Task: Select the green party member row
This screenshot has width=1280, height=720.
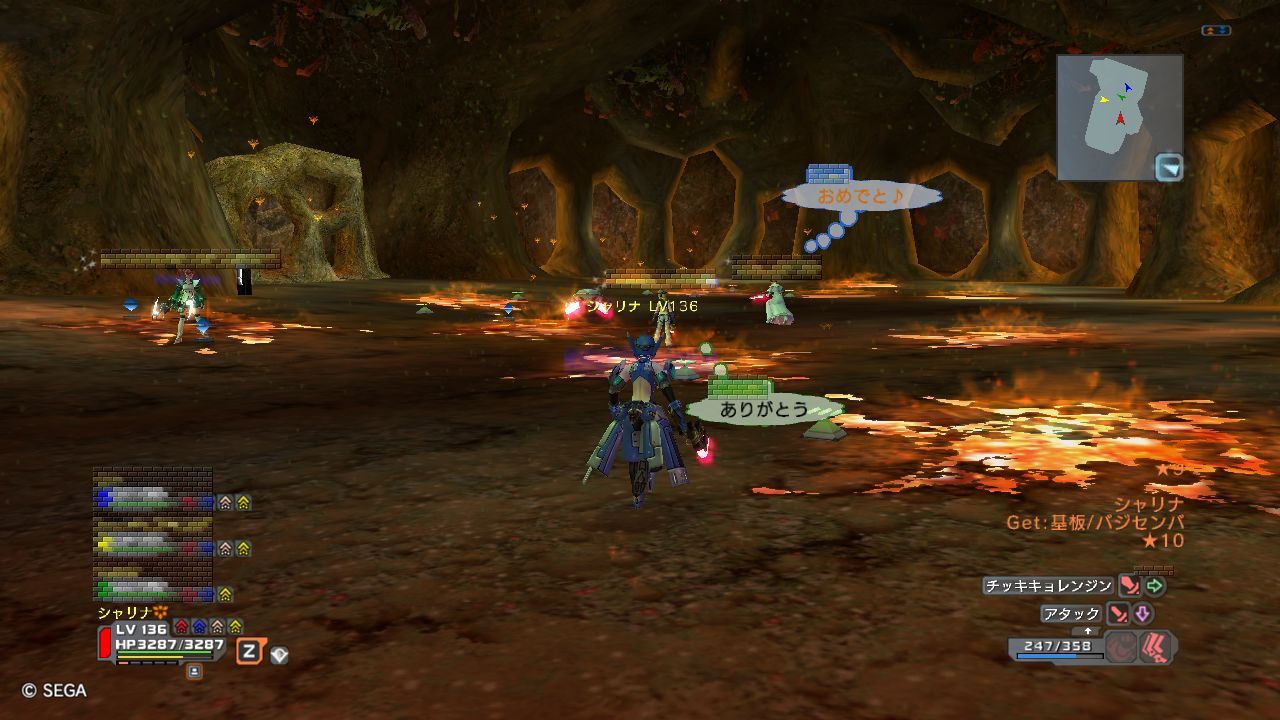Action: pos(155,592)
